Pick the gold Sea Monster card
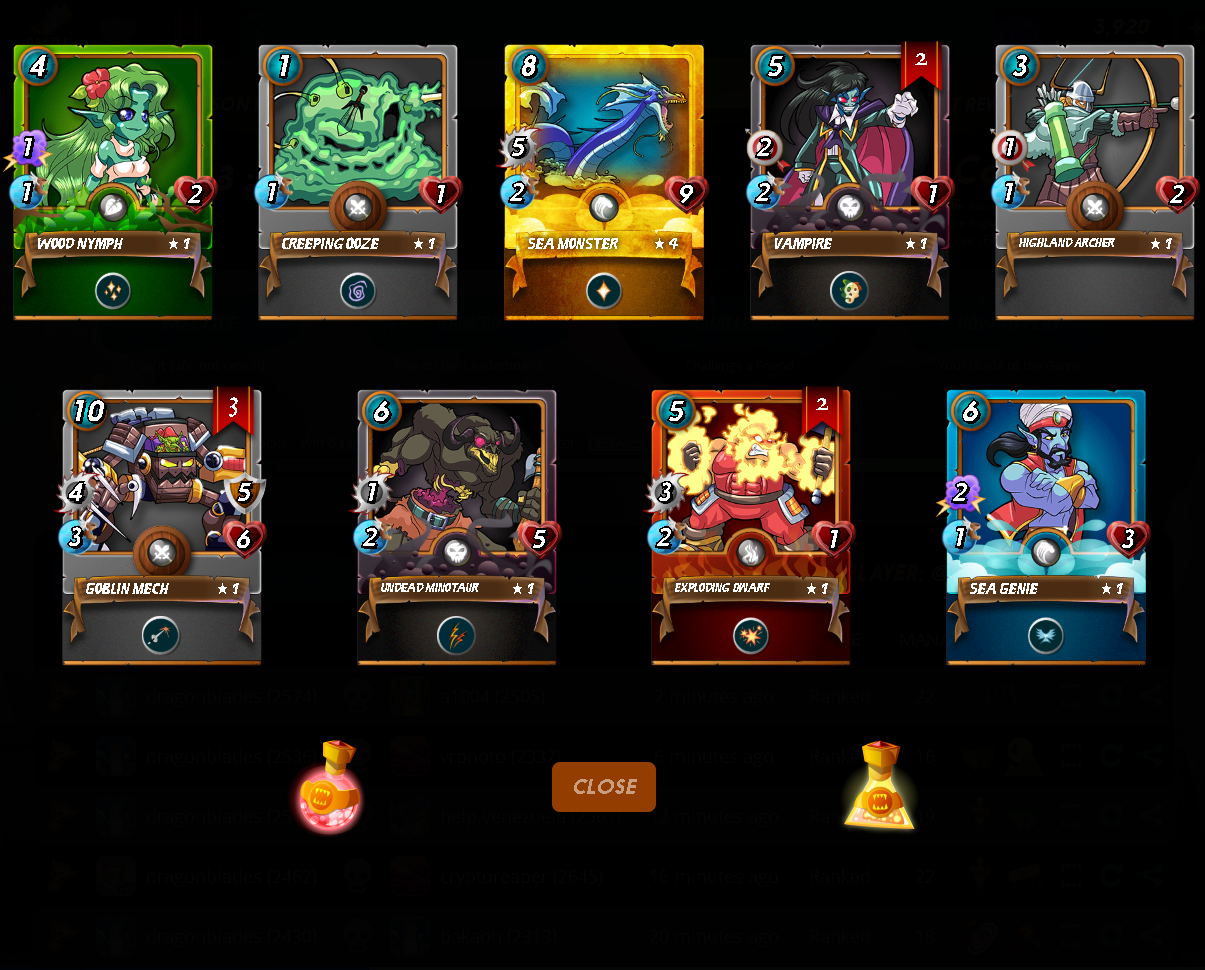1205x970 pixels. pos(604,182)
